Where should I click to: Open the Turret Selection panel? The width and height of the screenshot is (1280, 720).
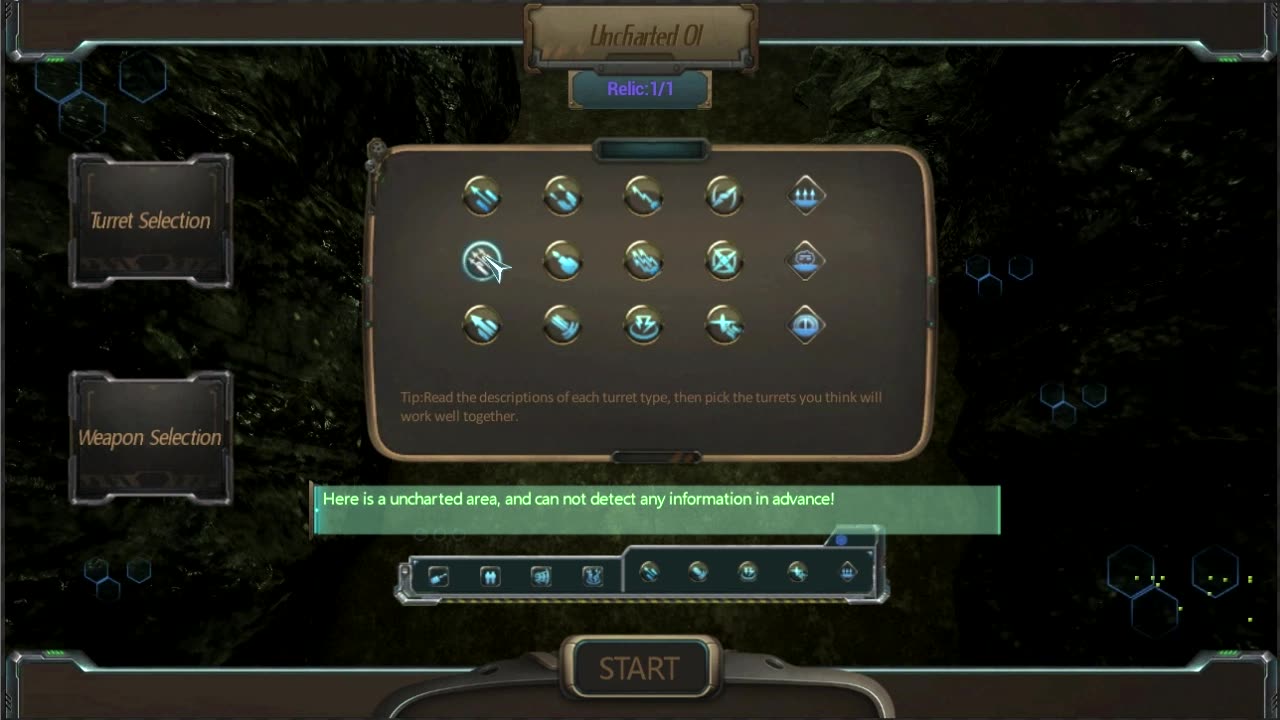[x=150, y=221]
